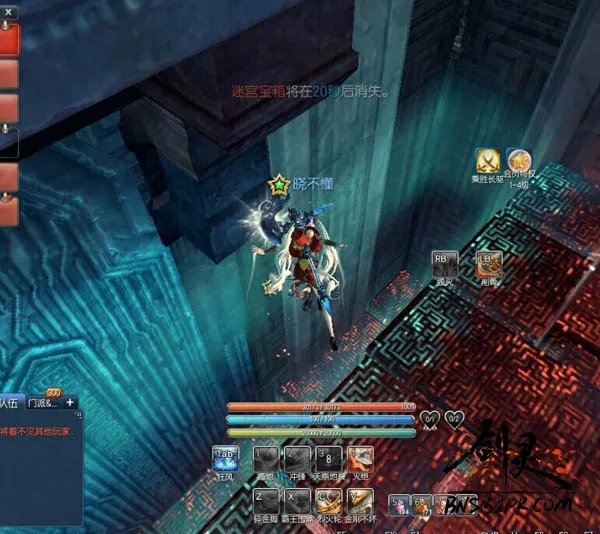Use the 霸王击鼎 skill on X

[296, 500]
